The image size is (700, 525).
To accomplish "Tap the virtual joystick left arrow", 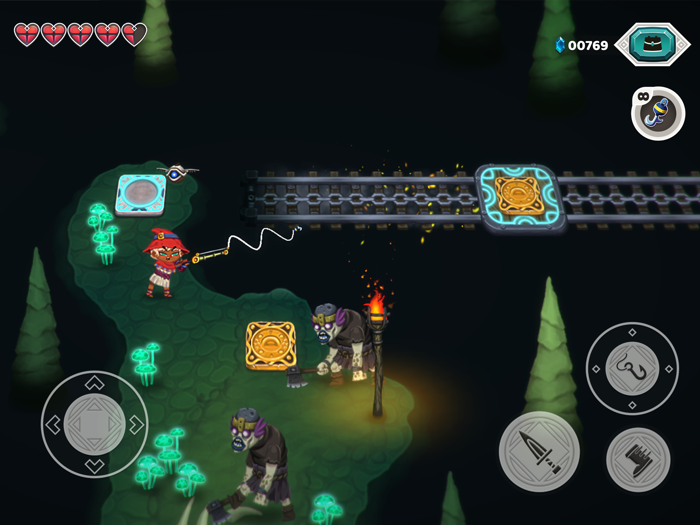I will tap(53, 425).
